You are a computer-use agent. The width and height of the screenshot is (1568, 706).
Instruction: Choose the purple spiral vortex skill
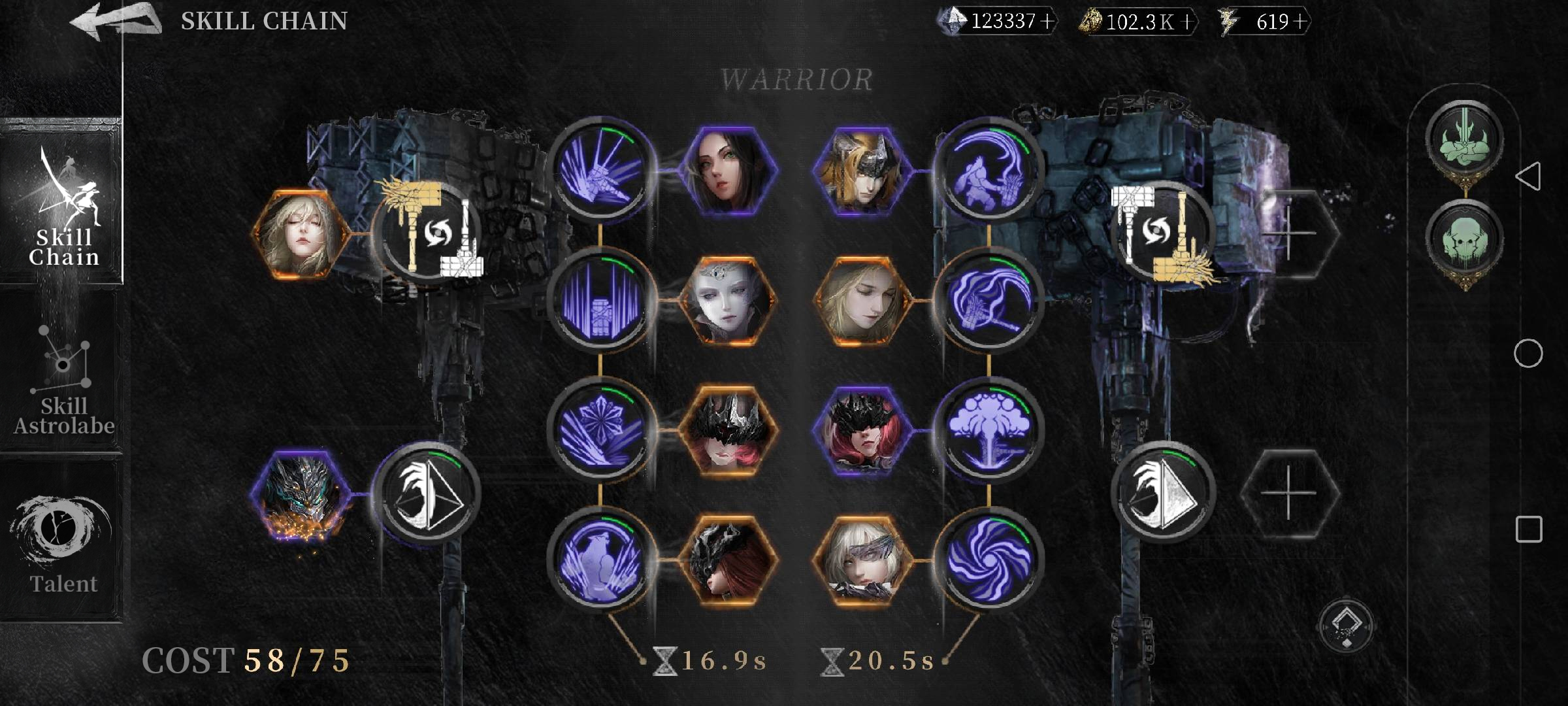pyautogui.click(x=988, y=560)
